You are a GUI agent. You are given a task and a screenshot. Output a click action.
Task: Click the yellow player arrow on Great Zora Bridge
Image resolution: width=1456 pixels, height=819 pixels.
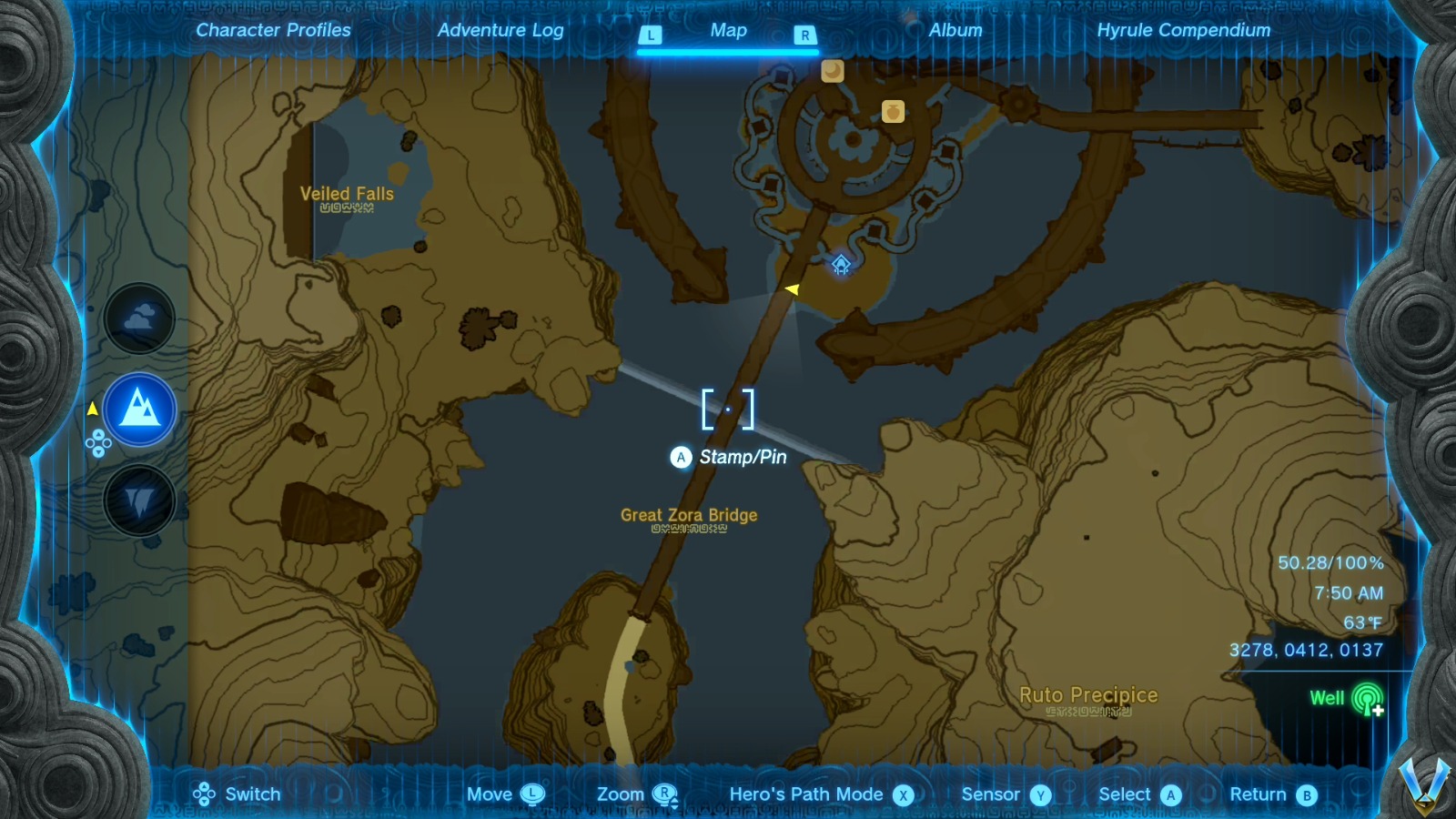(791, 288)
